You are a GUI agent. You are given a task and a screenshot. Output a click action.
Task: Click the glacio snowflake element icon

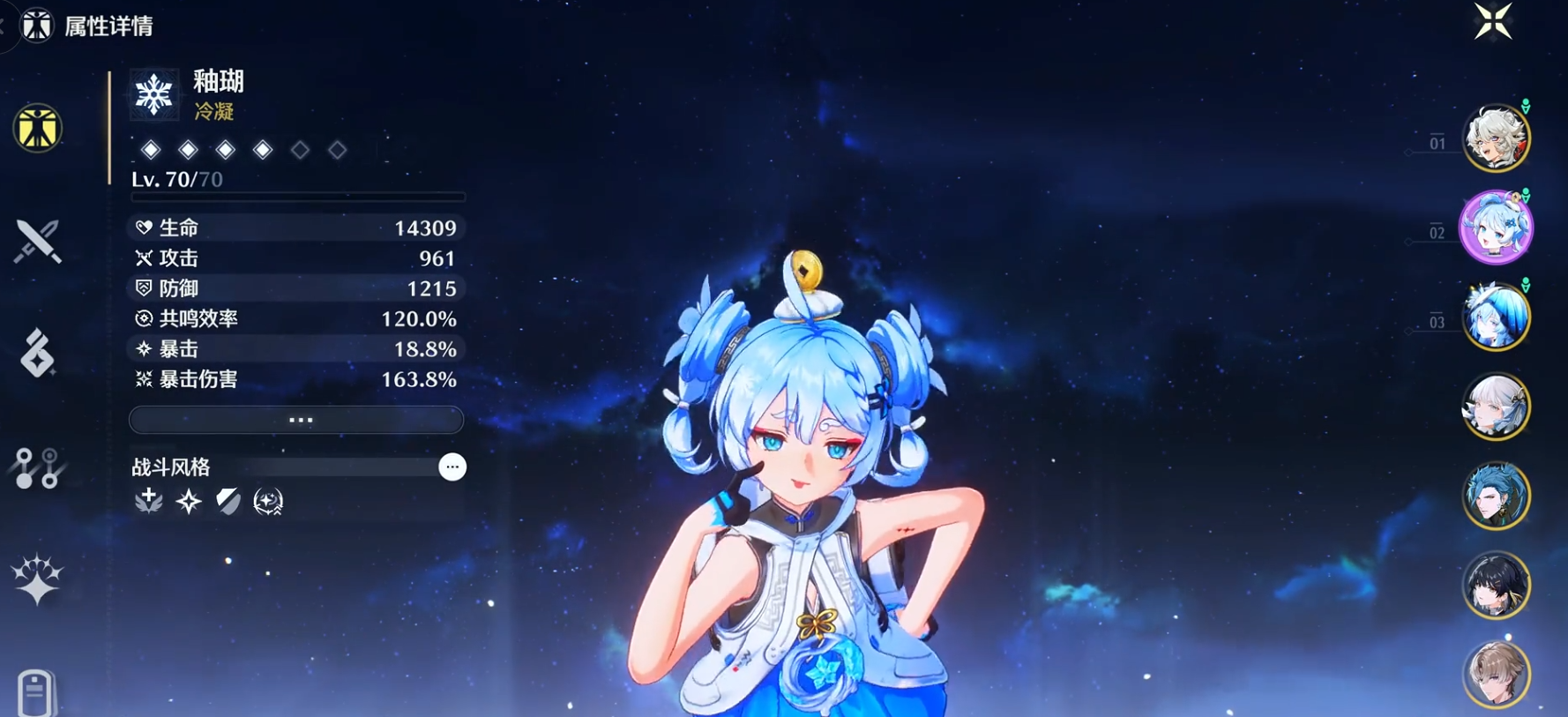pos(153,93)
